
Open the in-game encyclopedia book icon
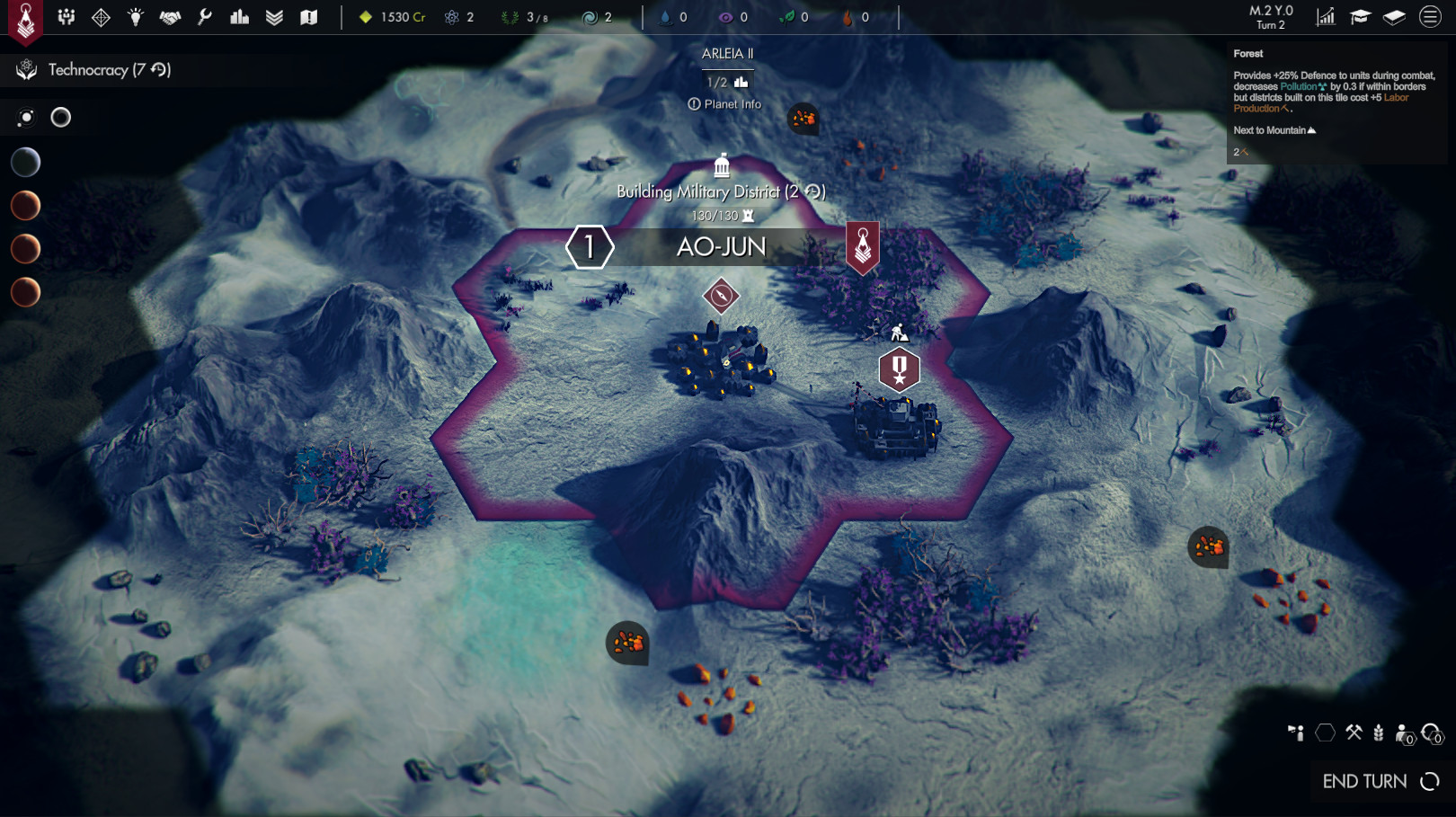point(1394,15)
